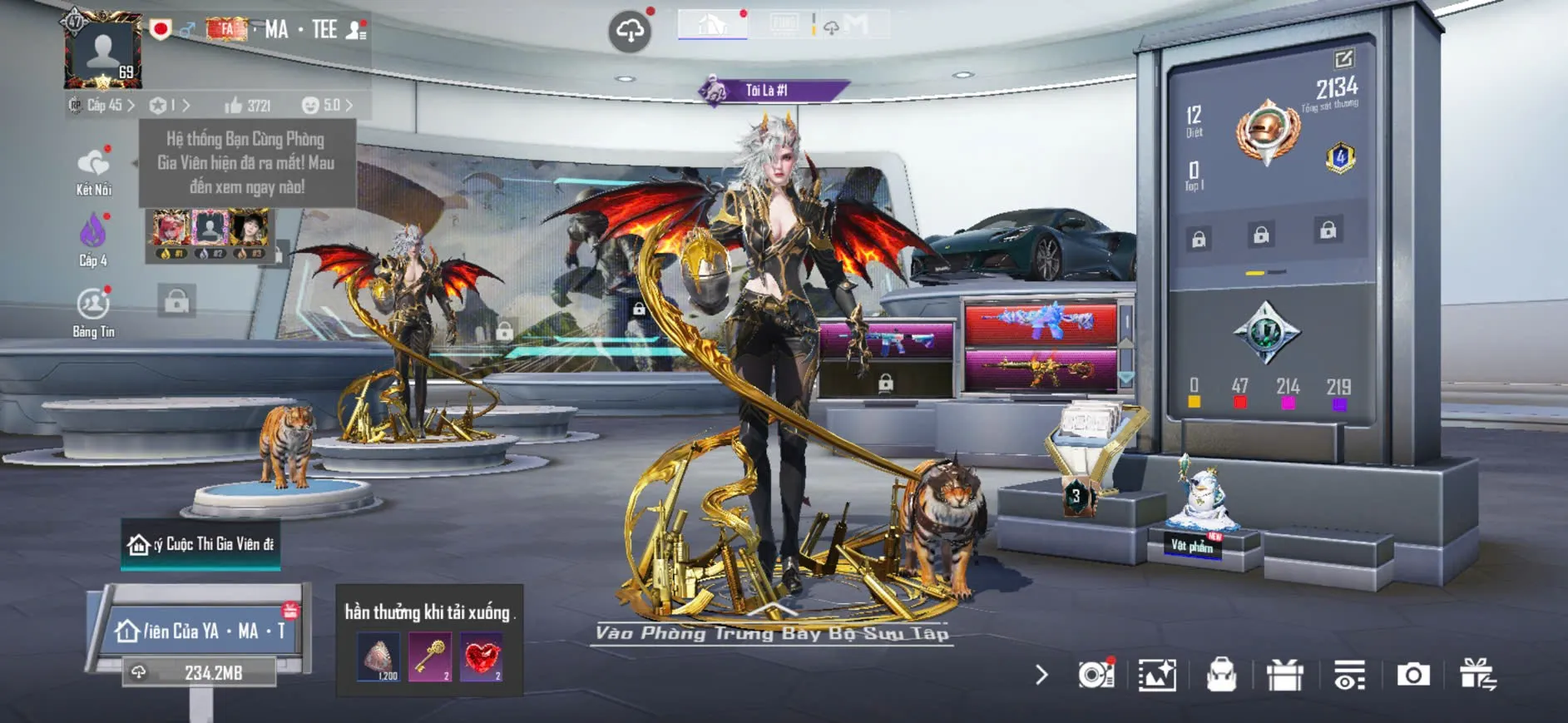This screenshot has width=1568, height=723.
Task: Open the gift exchange icon
Action: tap(1477, 675)
